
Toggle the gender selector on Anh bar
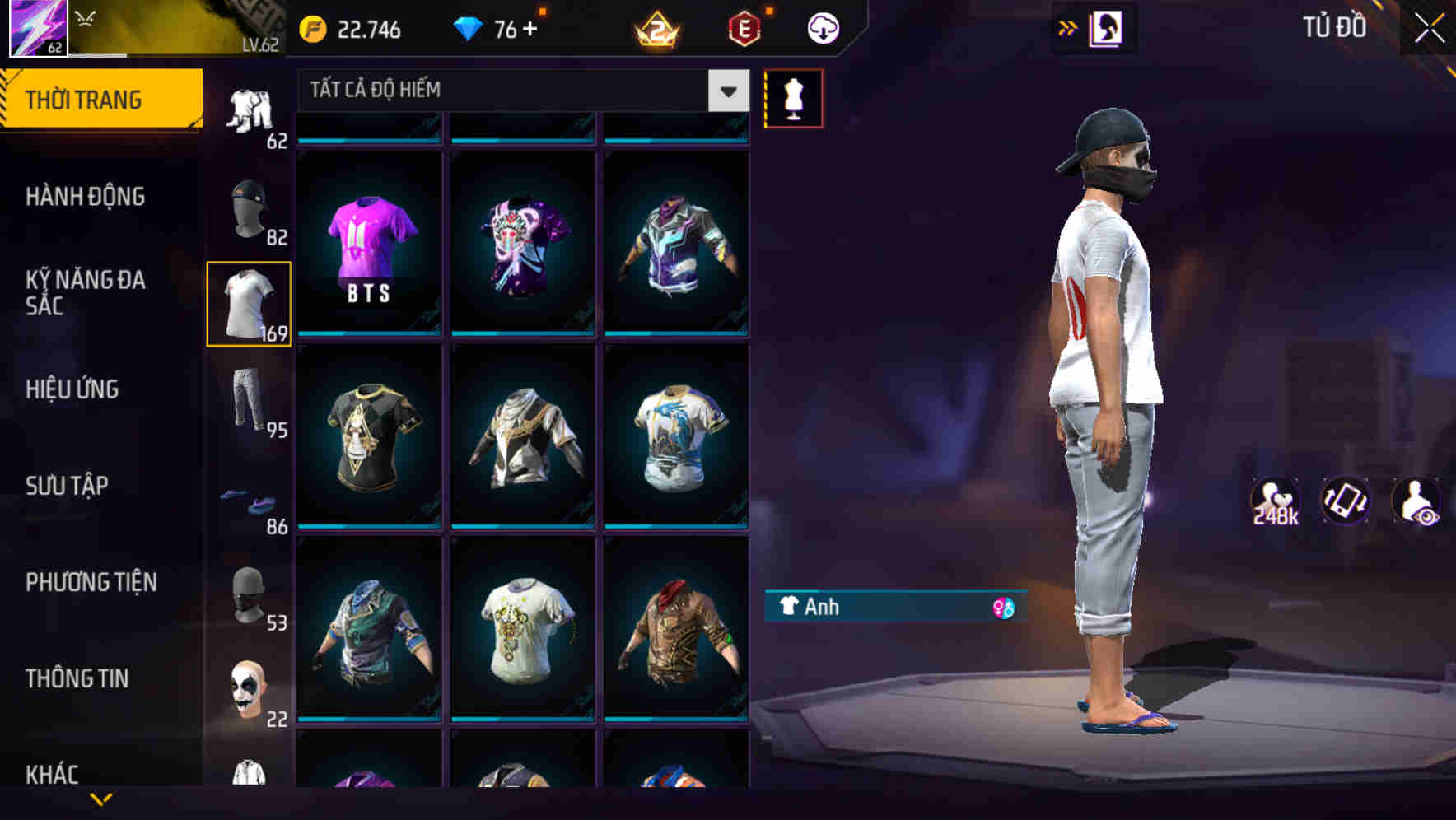click(1003, 607)
